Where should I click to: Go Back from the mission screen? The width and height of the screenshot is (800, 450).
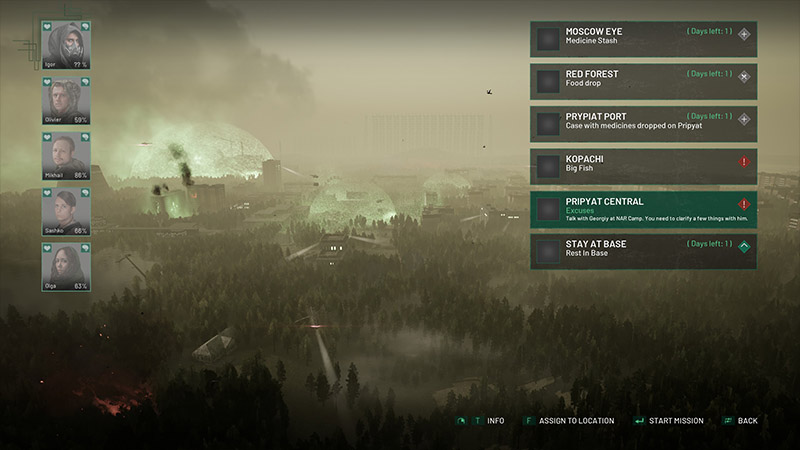(x=747, y=421)
